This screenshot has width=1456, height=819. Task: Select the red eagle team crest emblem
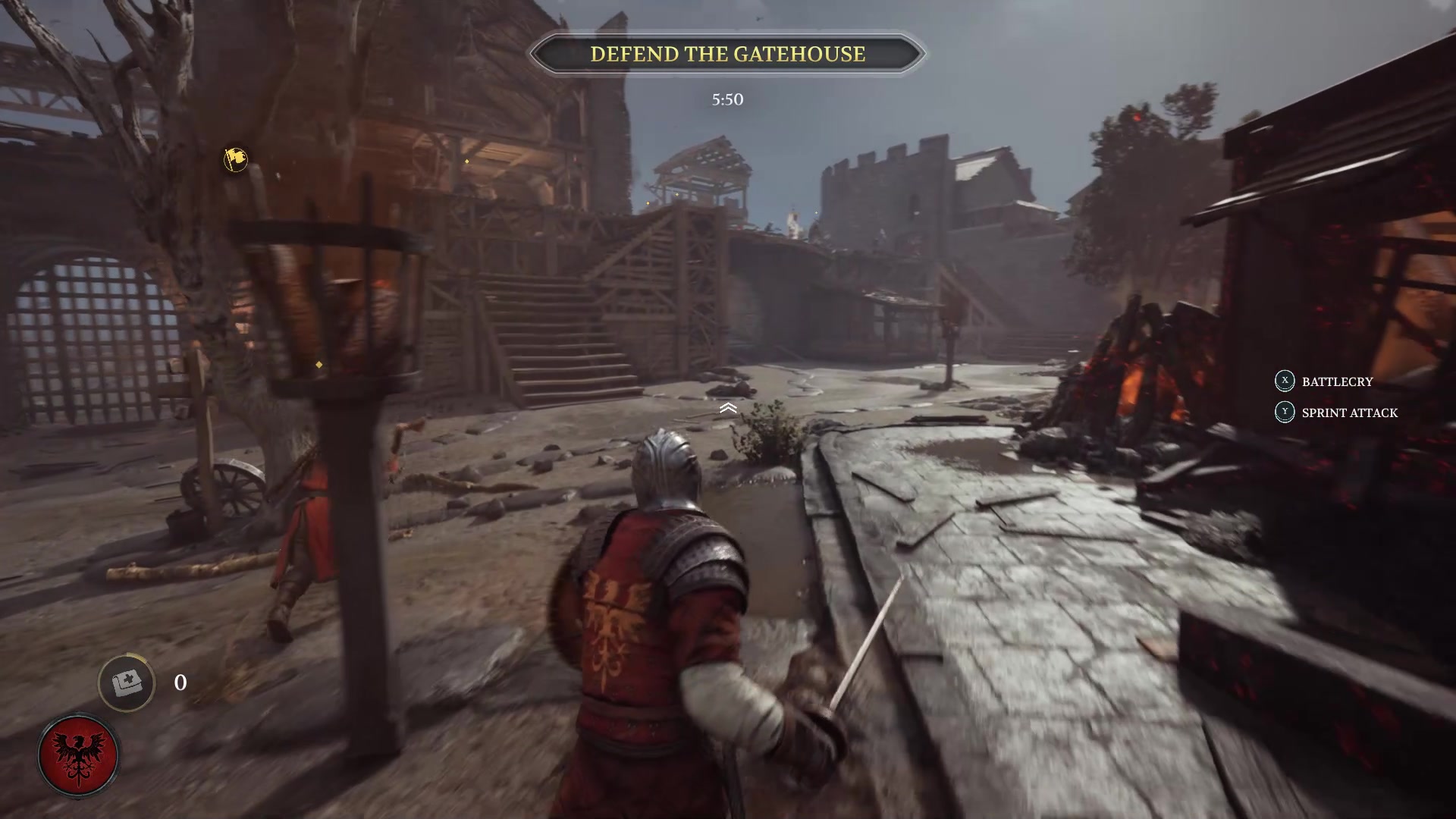coord(80,754)
